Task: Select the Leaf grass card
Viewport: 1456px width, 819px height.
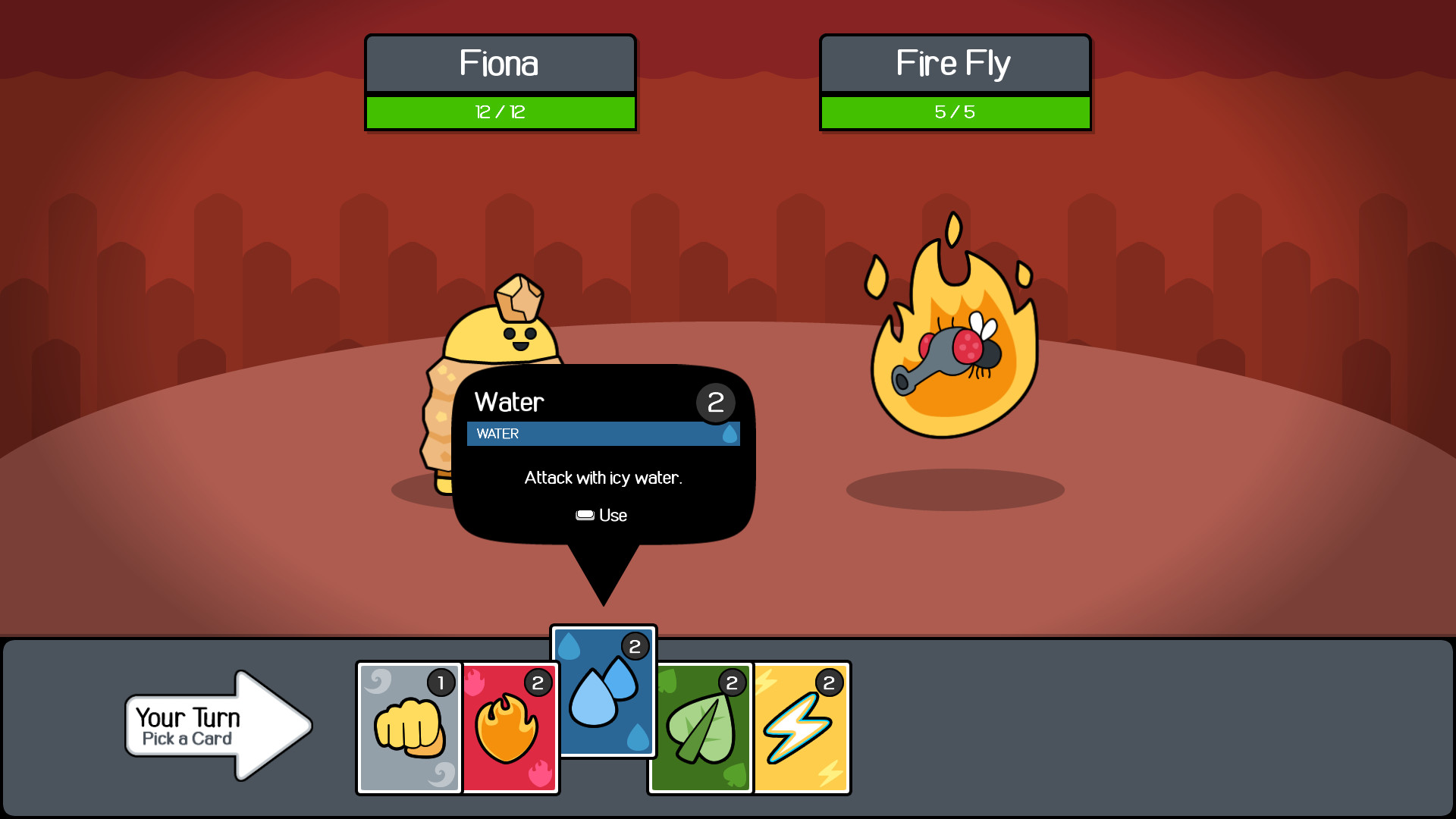Action: pyautogui.click(x=699, y=726)
